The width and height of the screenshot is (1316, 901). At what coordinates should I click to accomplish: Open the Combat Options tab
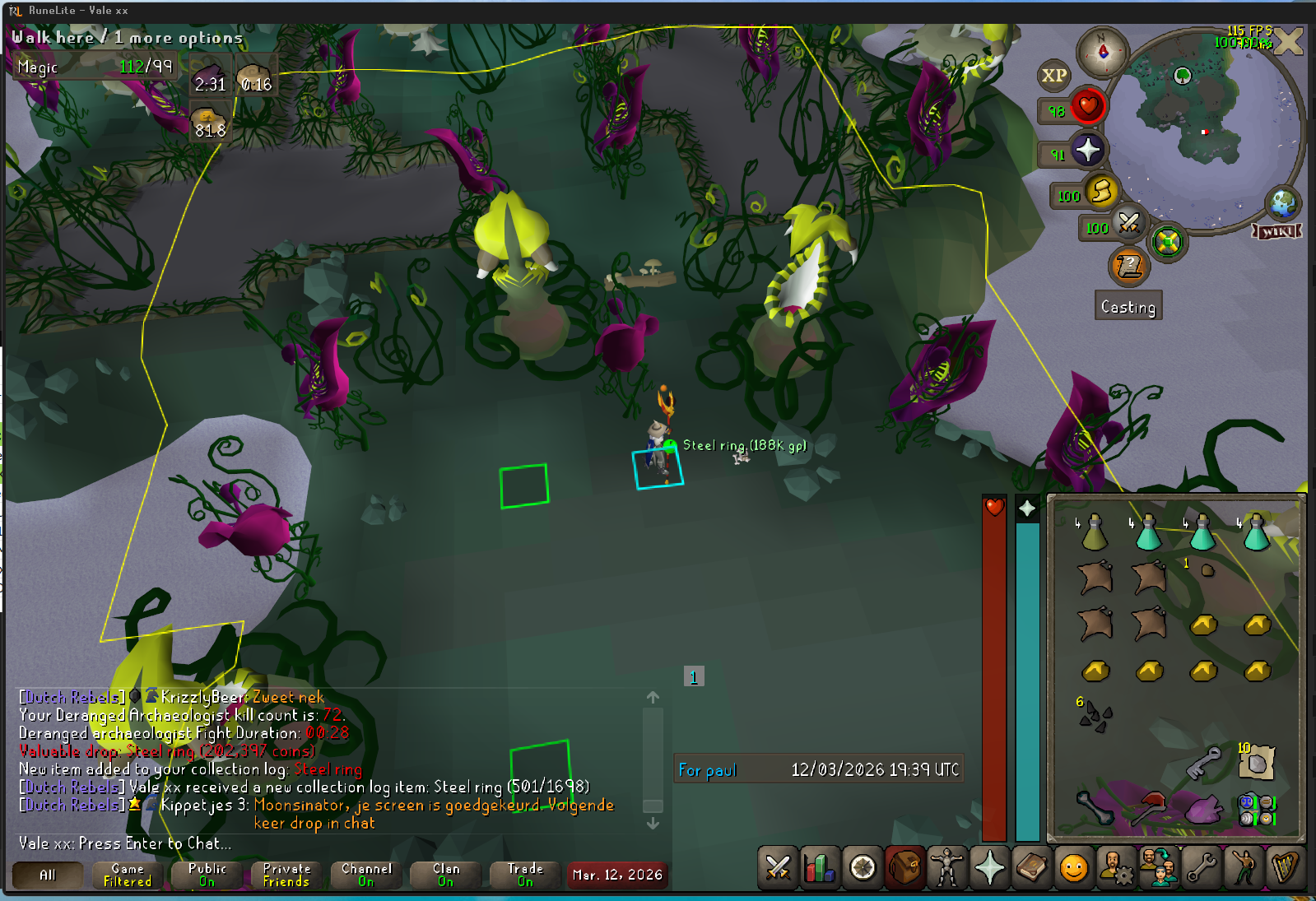(x=777, y=868)
